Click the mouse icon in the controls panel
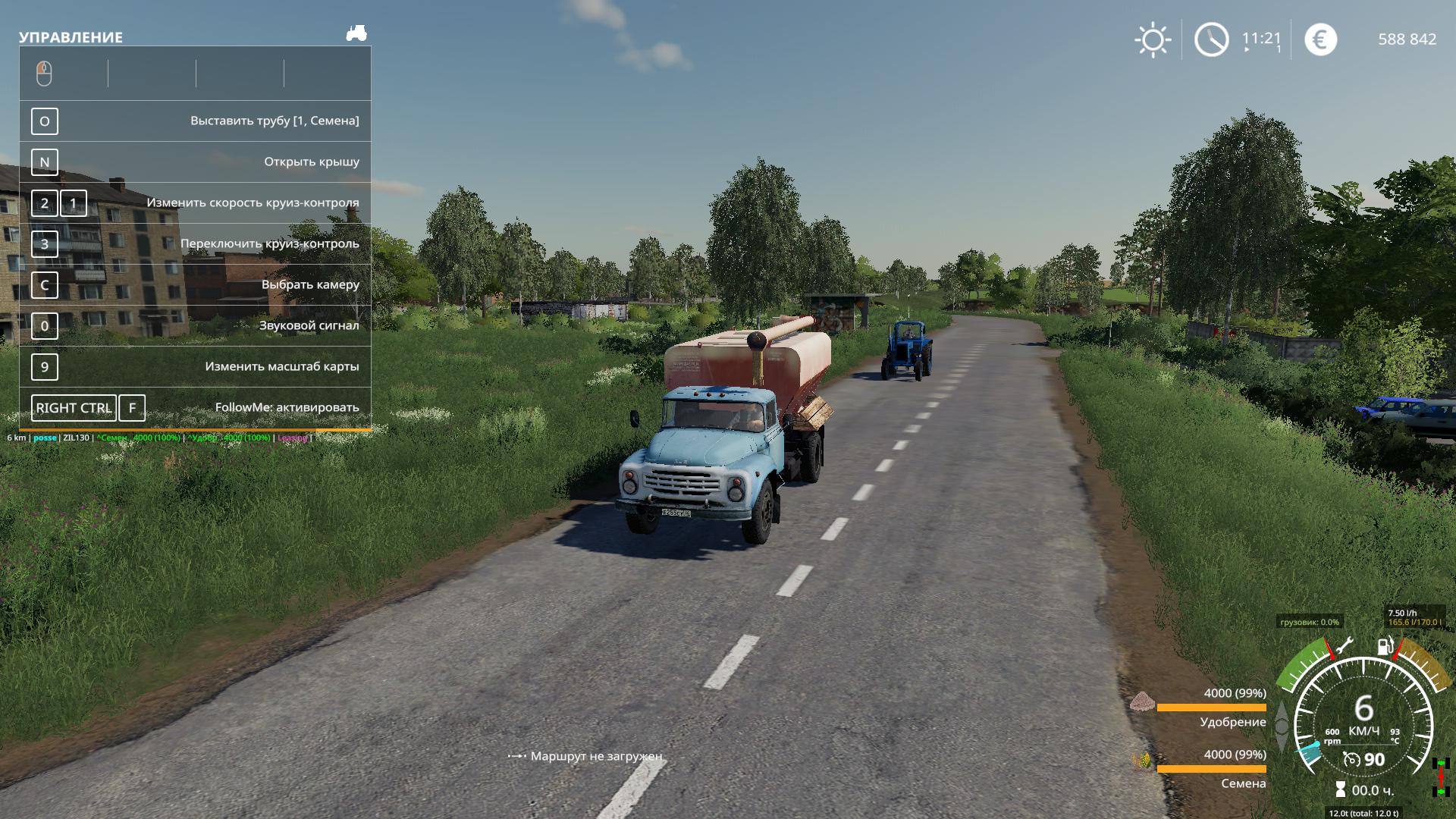 pos(44,74)
